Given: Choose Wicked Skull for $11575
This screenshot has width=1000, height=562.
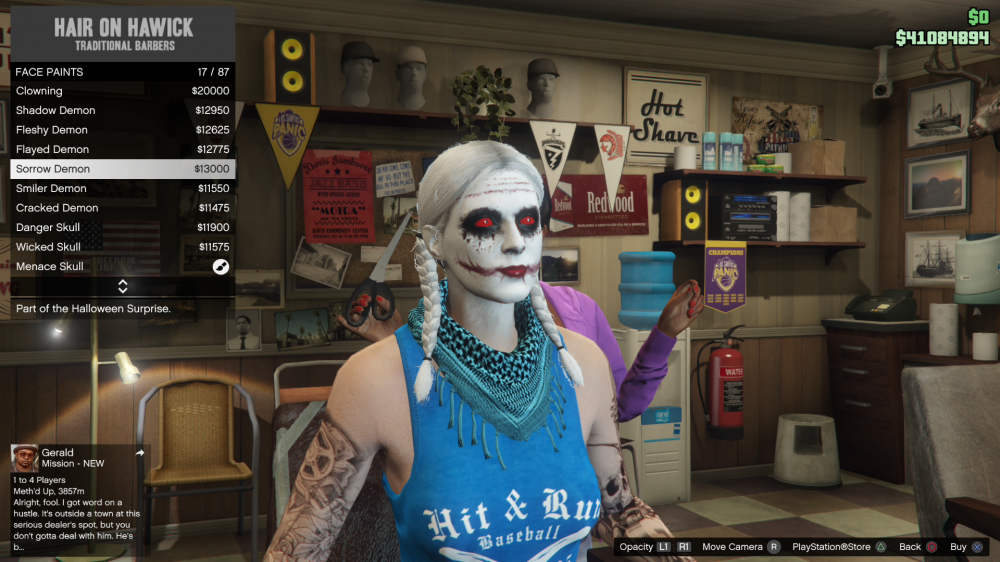Looking at the screenshot, I should 122,247.
